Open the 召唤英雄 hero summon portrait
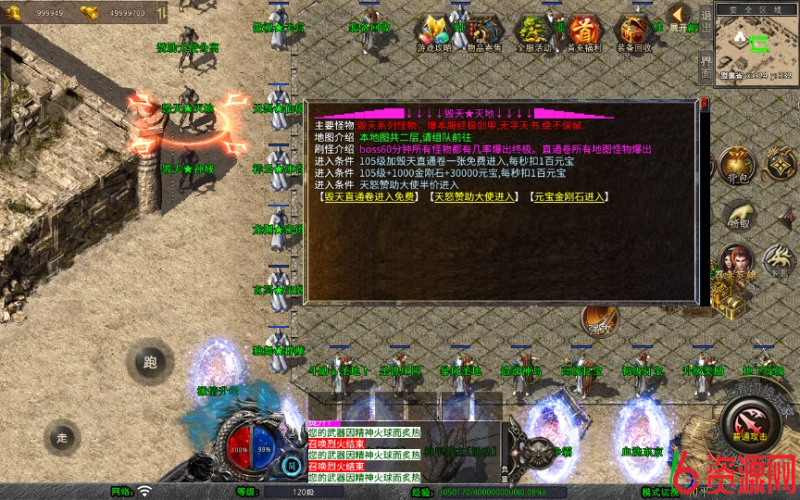Viewport: 800px width, 500px height. (x=736, y=262)
